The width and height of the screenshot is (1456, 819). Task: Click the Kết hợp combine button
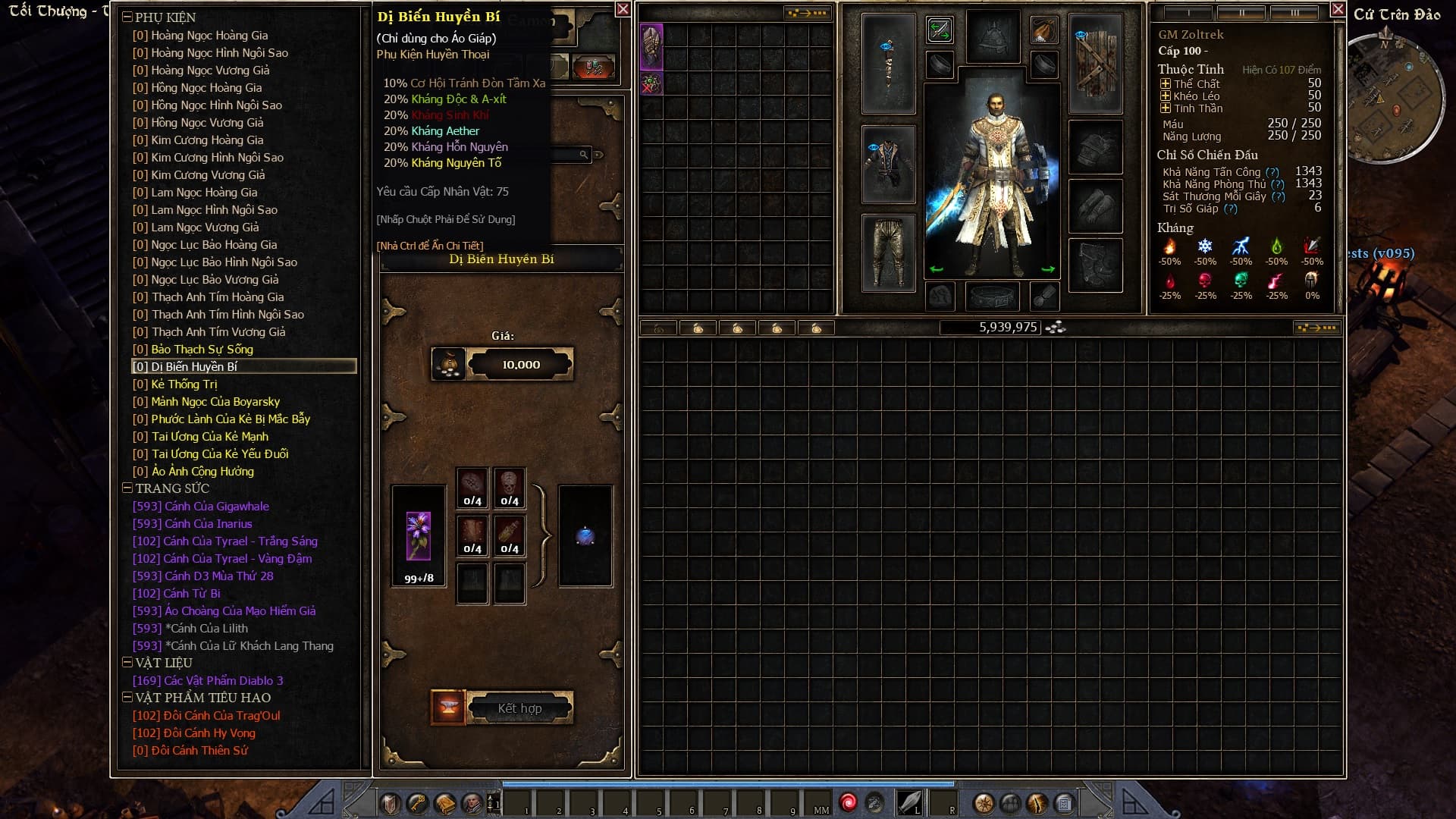[x=519, y=708]
